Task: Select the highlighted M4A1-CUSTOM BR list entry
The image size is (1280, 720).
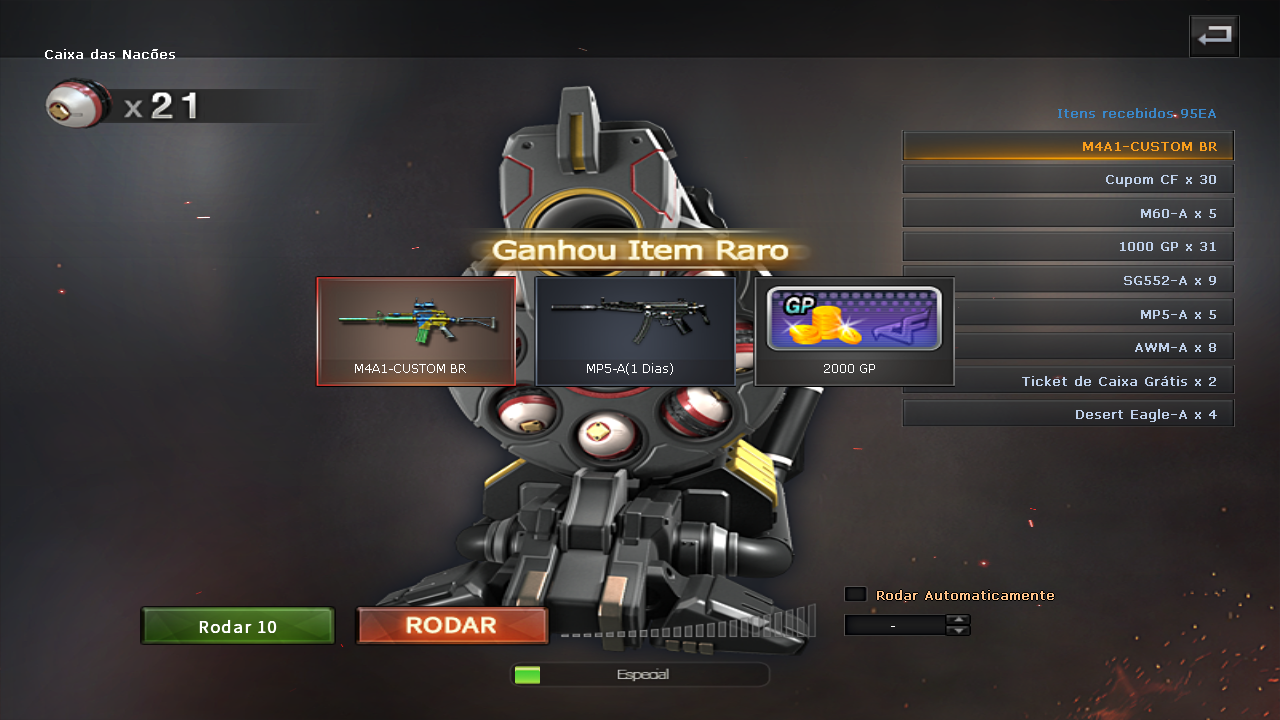Action: coord(1067,145)
